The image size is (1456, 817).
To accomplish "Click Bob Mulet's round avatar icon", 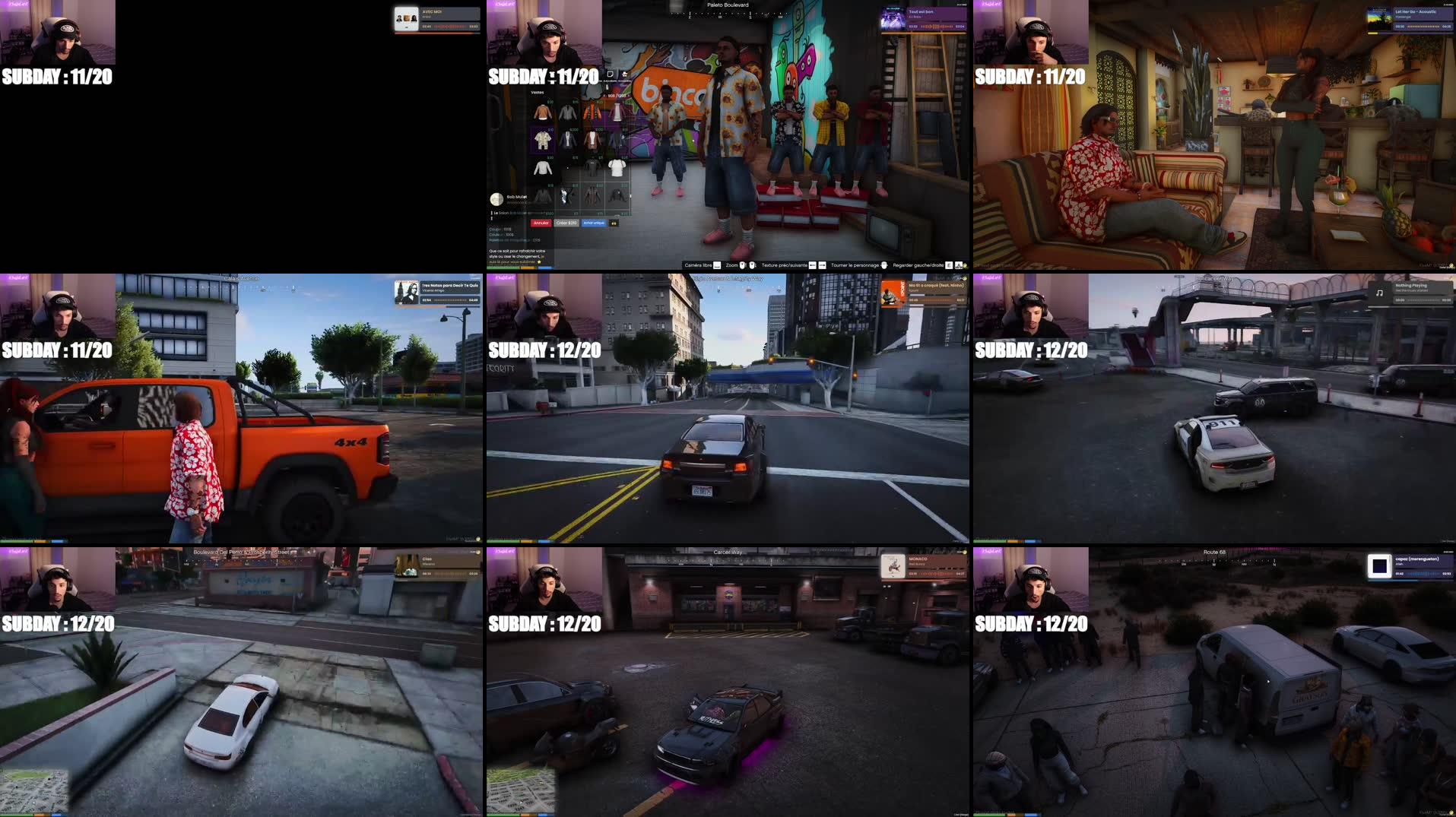I will pos(496,200).
